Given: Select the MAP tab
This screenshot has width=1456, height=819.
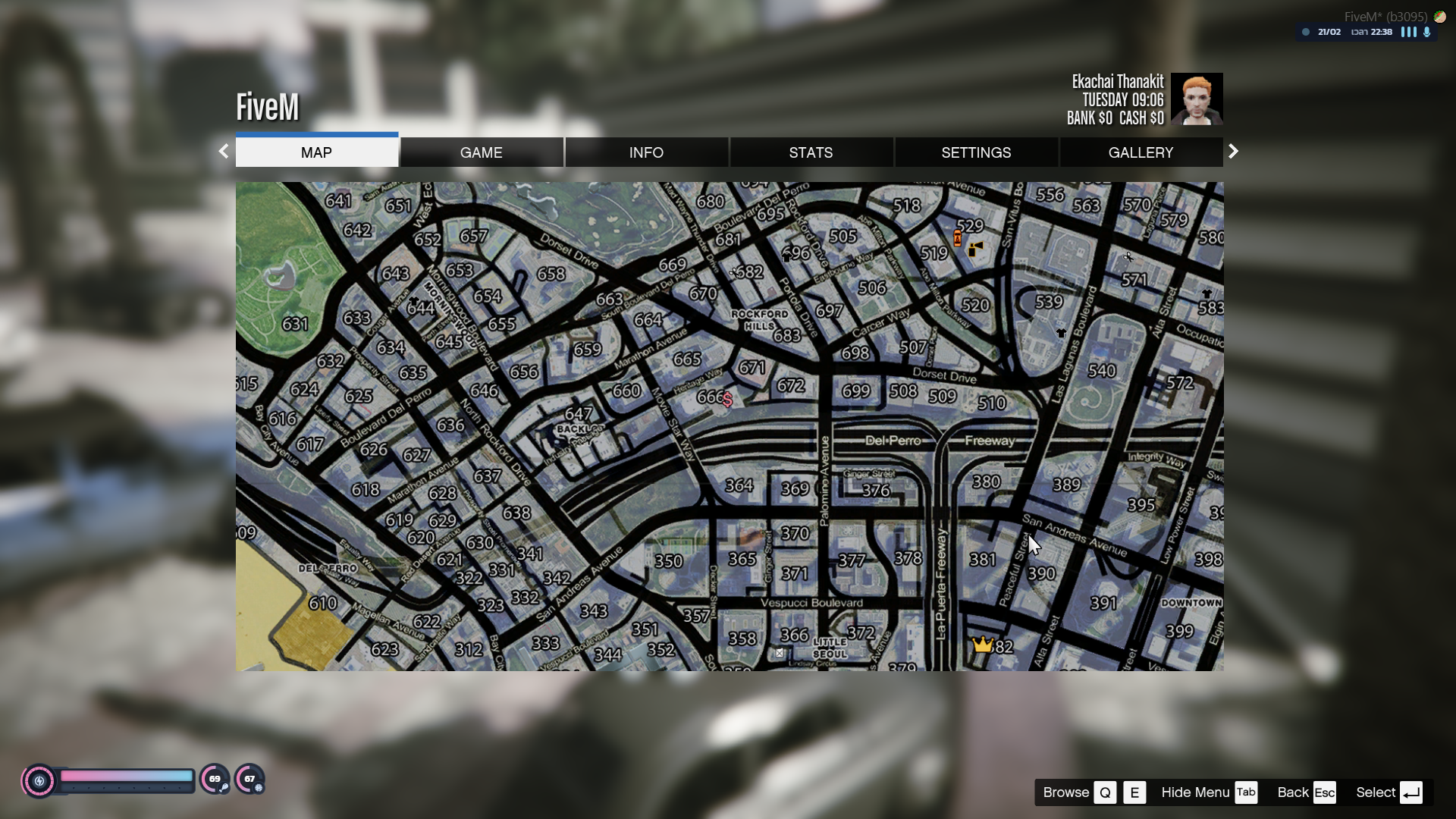Looking at the screenshot, I should coord(316,152).
